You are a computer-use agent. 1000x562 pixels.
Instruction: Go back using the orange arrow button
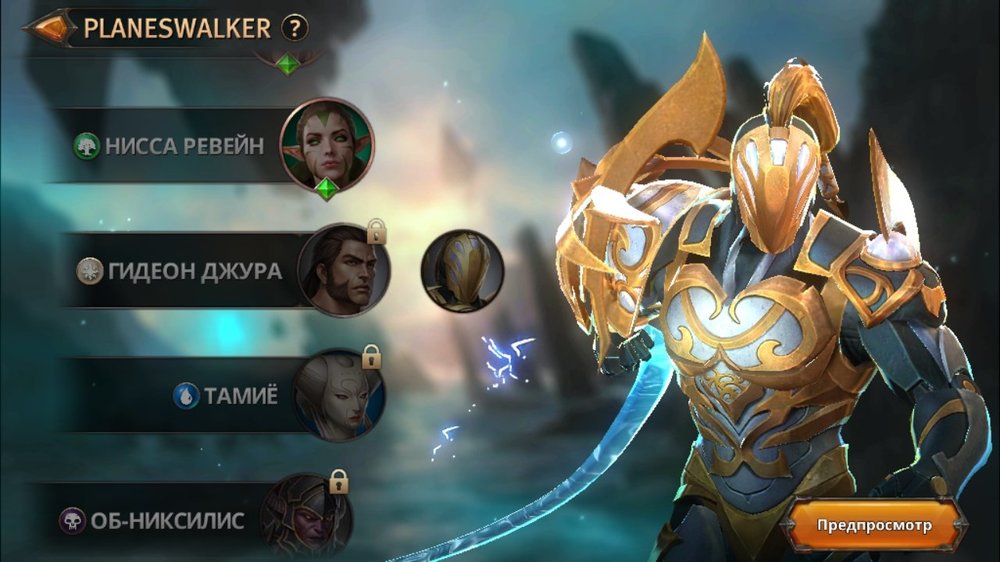click(x=50, y=28)
